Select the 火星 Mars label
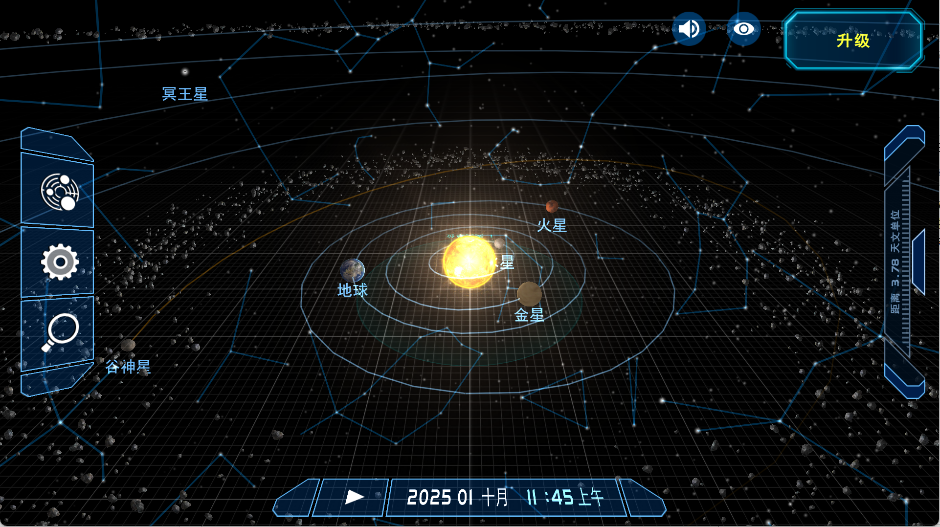 [552, 226]
